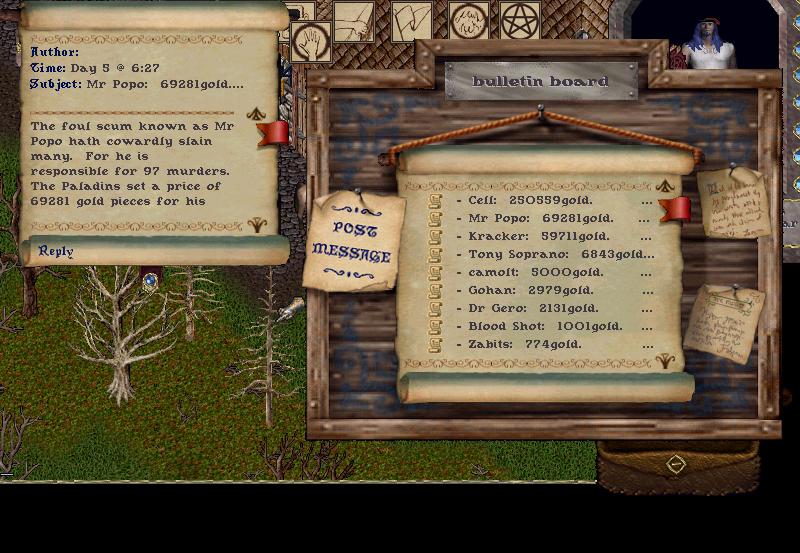The height and width of the screenshot is (553, 800).
Task: Click the bulletin board title plaque
Action: pos(540,81)
